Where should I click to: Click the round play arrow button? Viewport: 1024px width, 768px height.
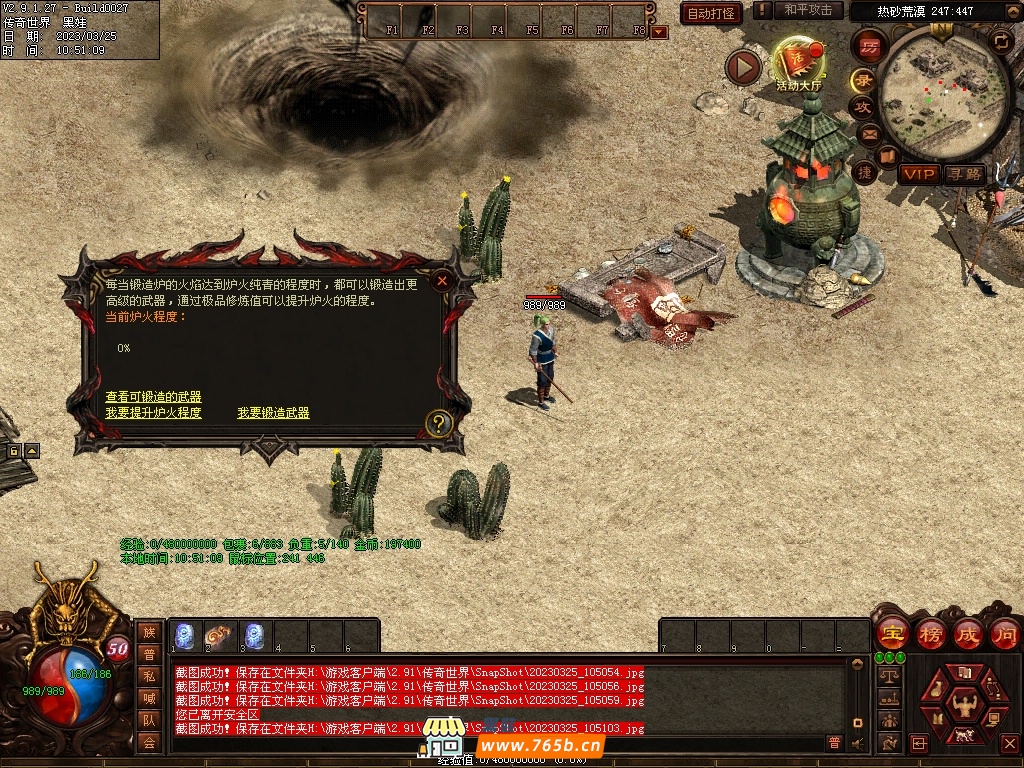[x=743, y=67]
